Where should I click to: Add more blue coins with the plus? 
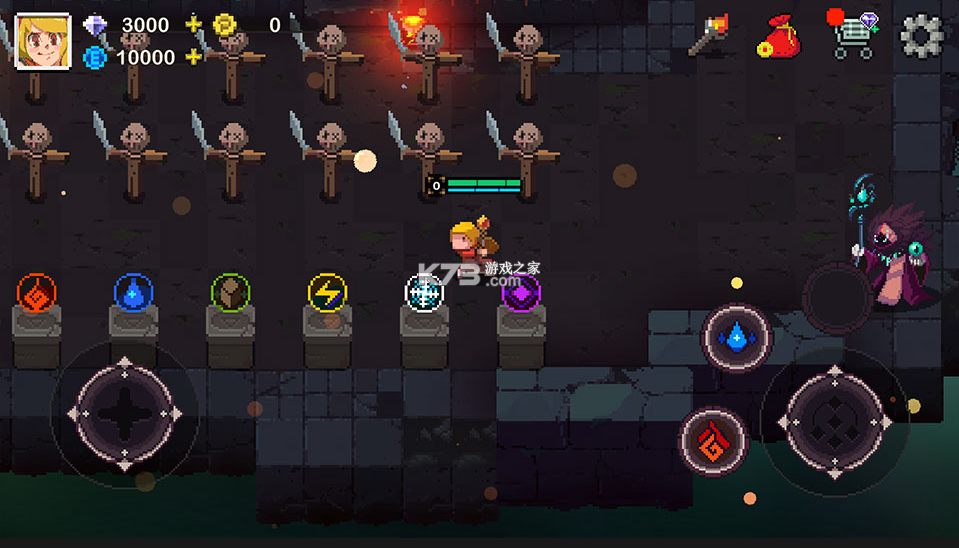(194, 57)
